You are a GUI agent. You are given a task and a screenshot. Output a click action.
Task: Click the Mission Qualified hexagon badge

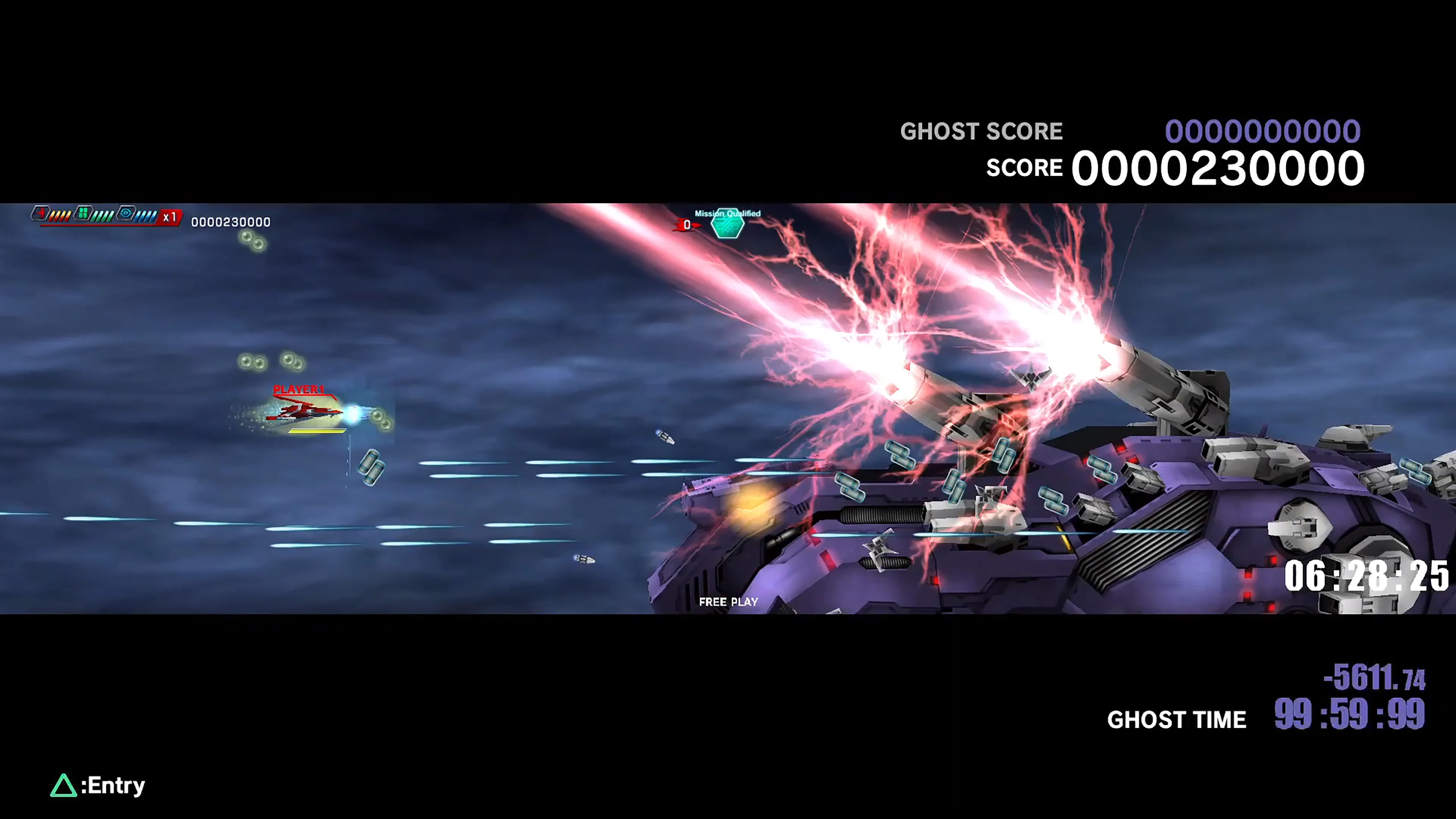pyautogui.click(x=728, y=224)
